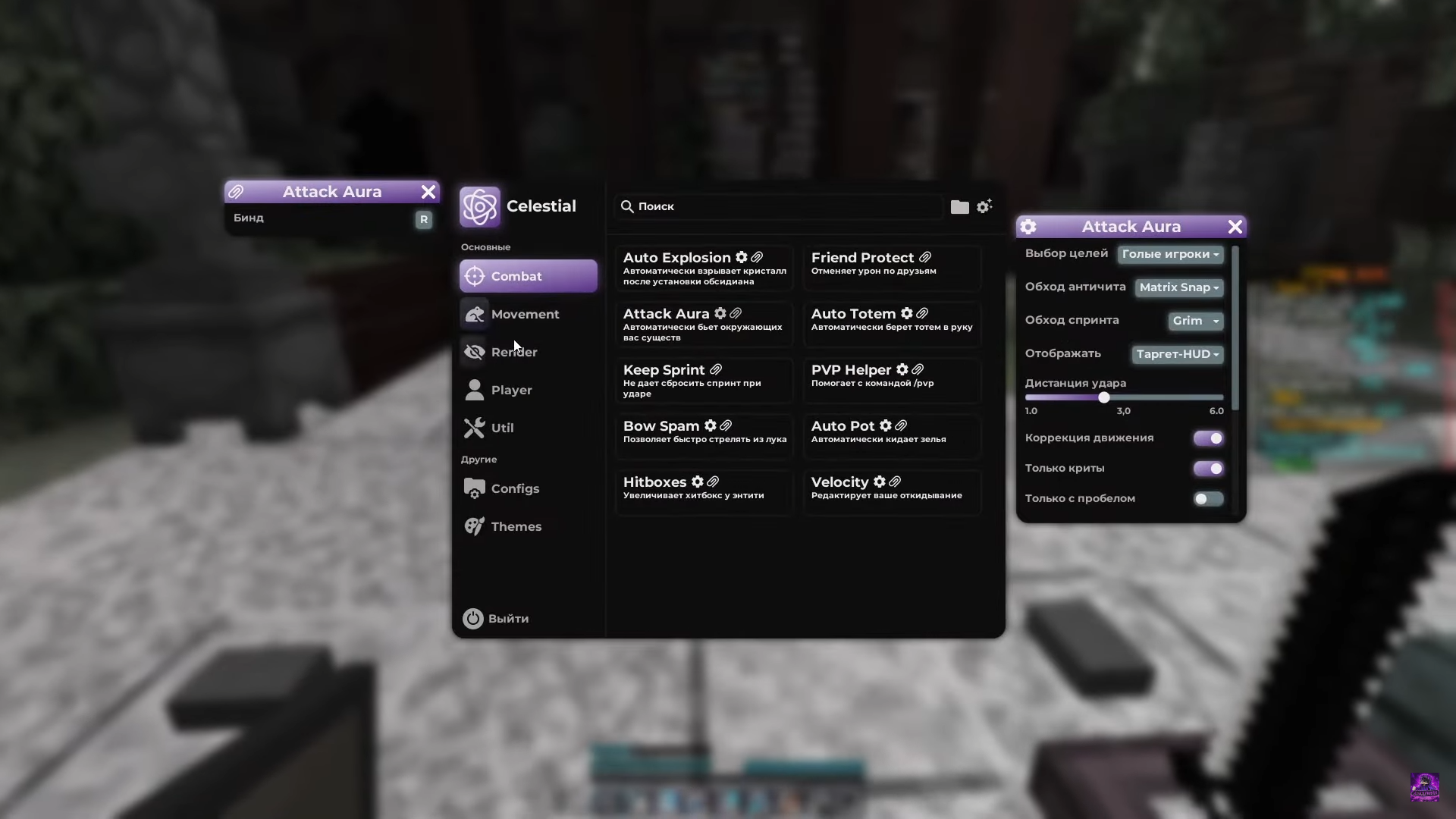This screenshot has width=1456, height=819.
Task: Turn off Коррекция движения switch
Action: [1207, 438]
